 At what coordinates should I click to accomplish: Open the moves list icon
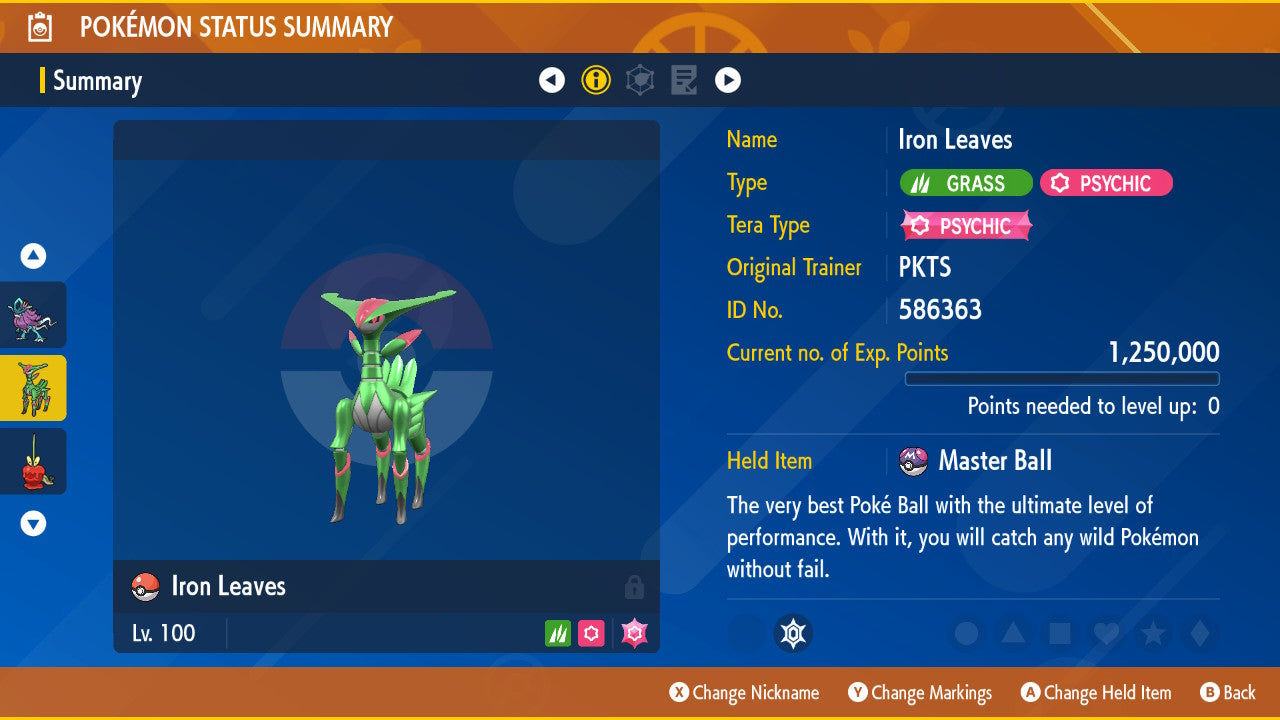click(x=684, y=79)
